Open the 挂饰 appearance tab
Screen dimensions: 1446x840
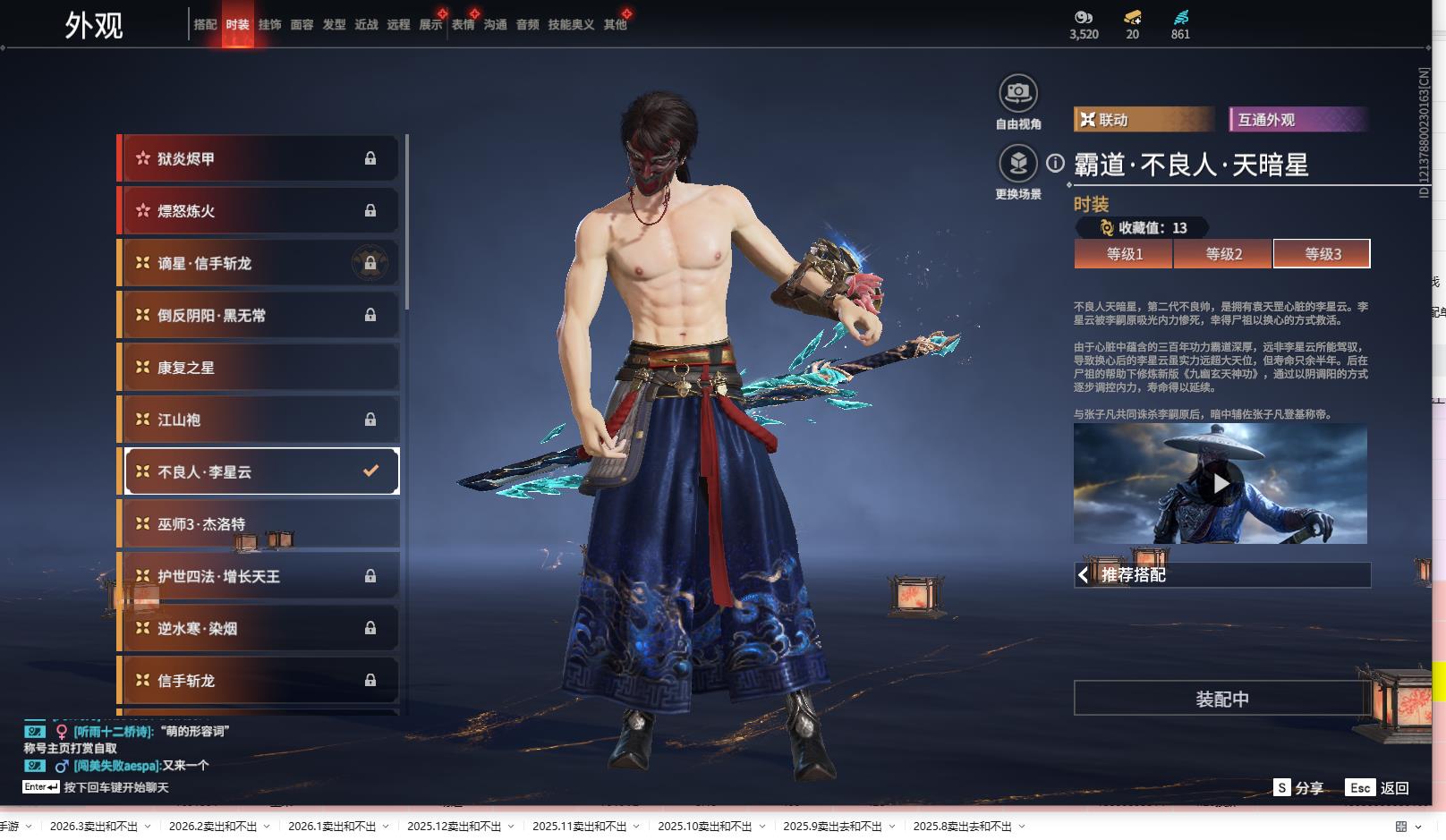[x=269, y=25]
